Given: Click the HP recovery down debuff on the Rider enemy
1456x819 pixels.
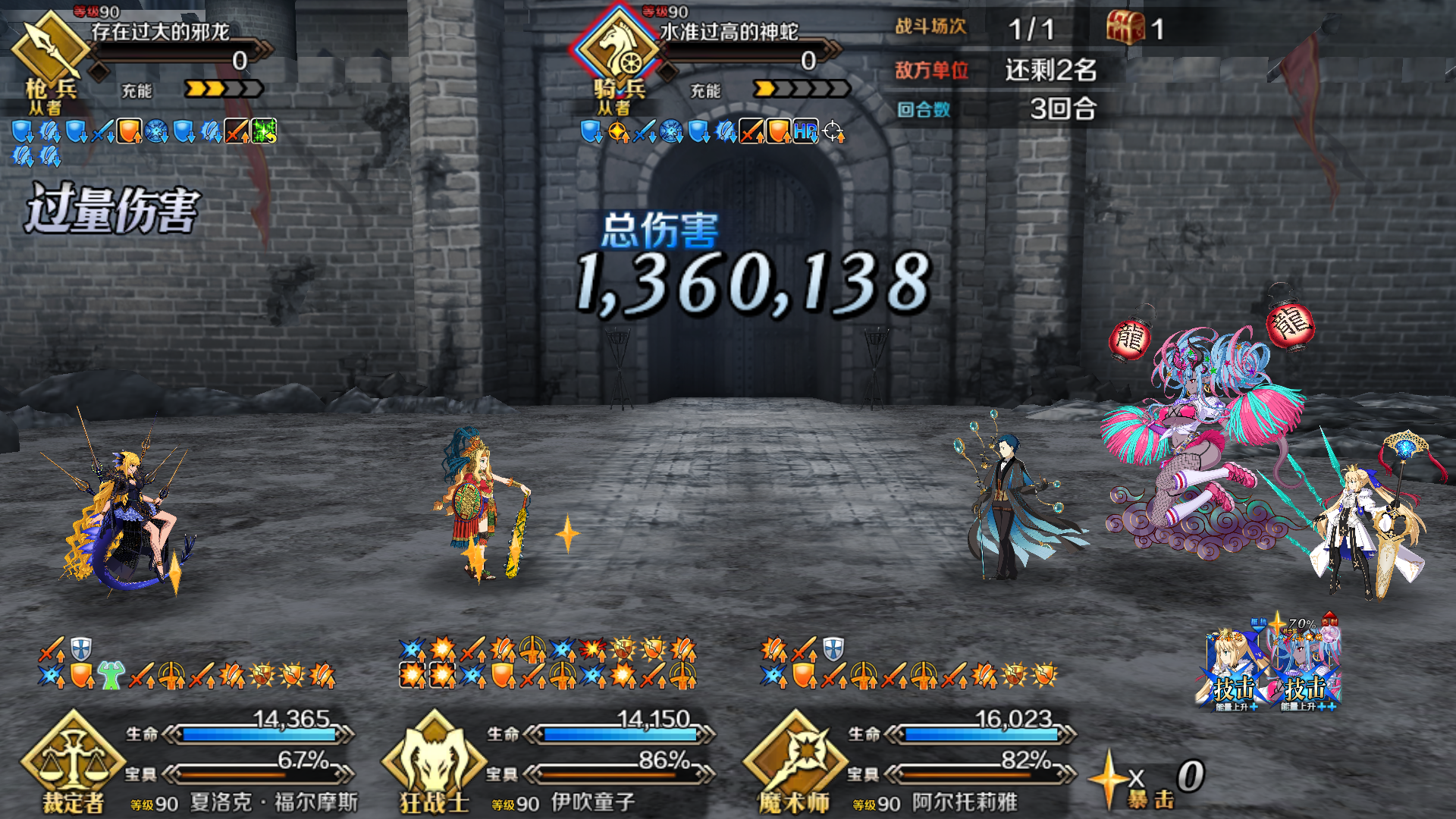Looking at the screenshot, I should 804,130.
